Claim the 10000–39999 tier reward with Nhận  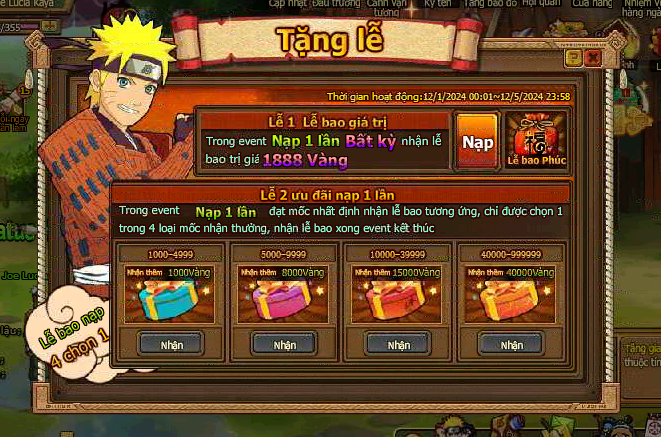(x=398, y=344)
